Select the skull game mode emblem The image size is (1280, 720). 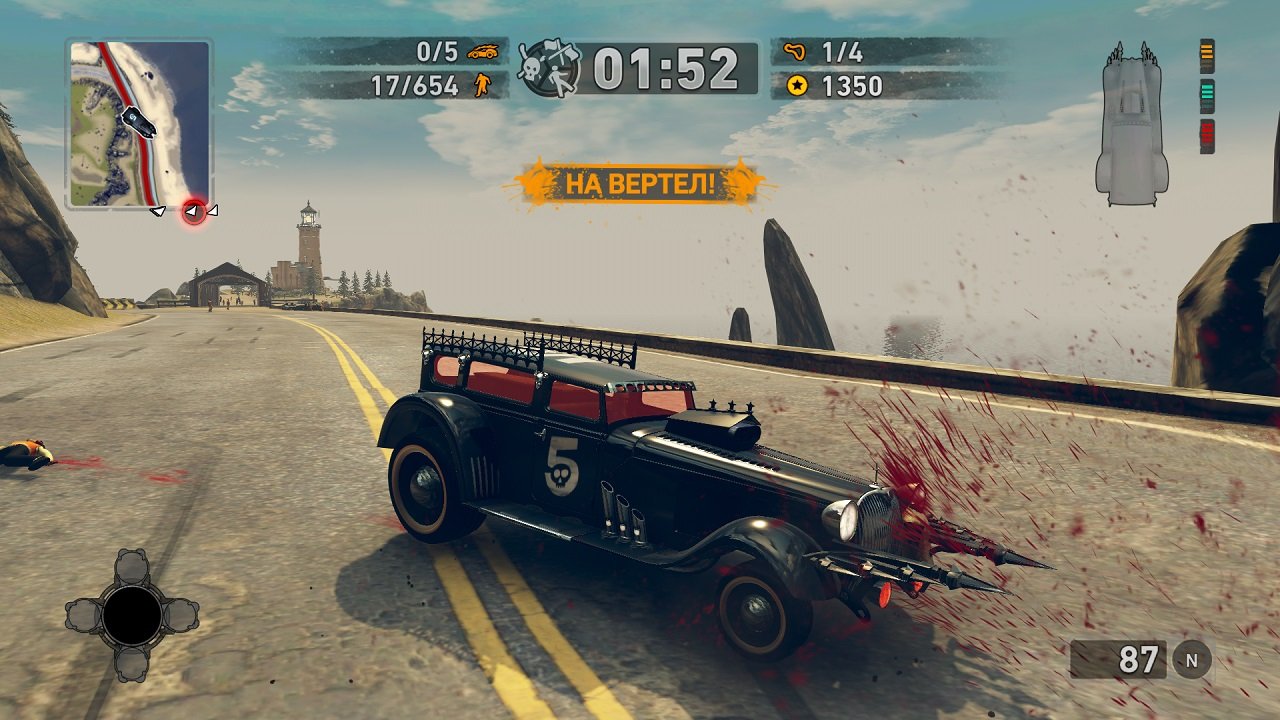click(x=547, y=68)
